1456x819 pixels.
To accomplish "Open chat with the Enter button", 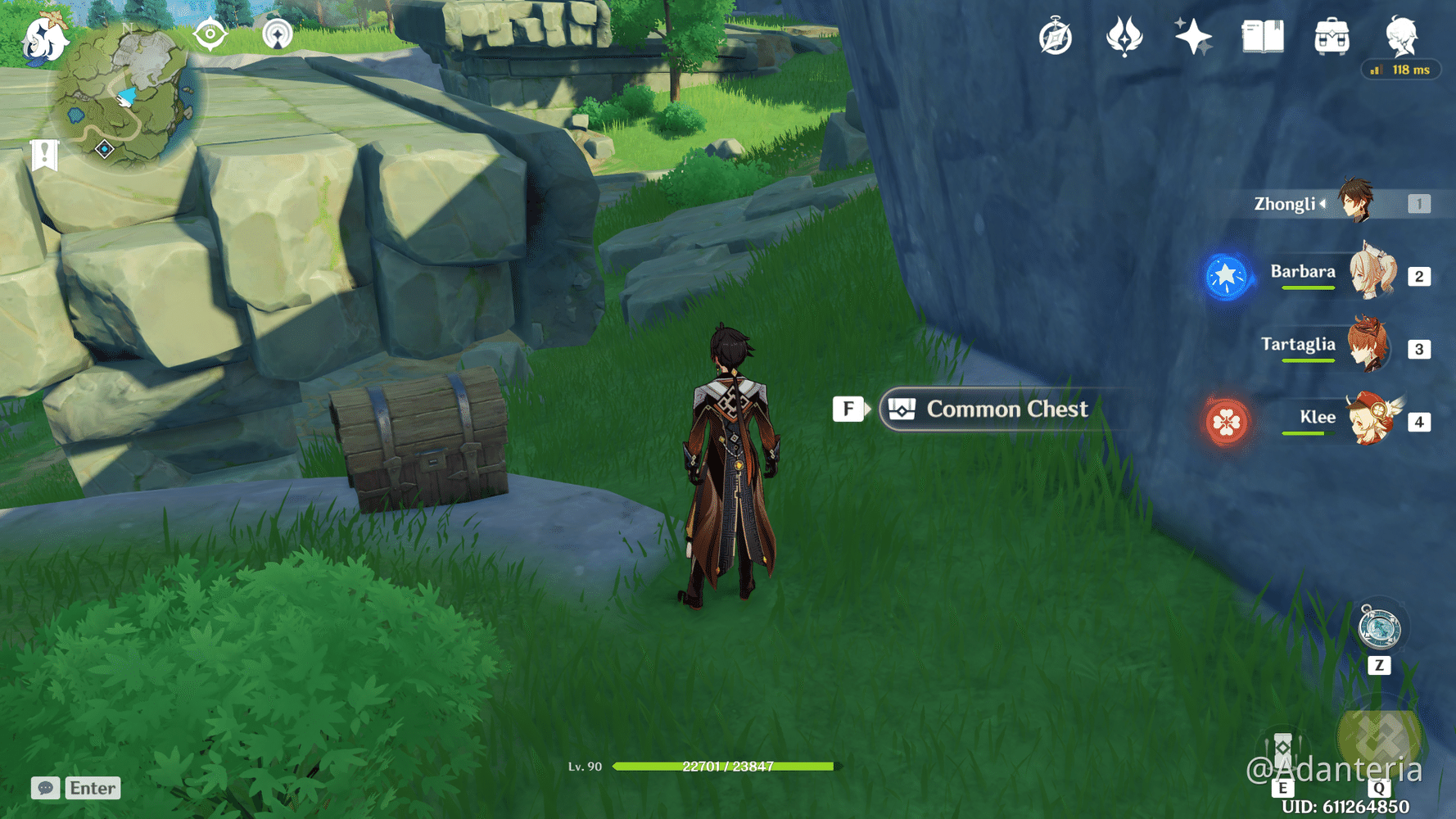I will point(92,788).
